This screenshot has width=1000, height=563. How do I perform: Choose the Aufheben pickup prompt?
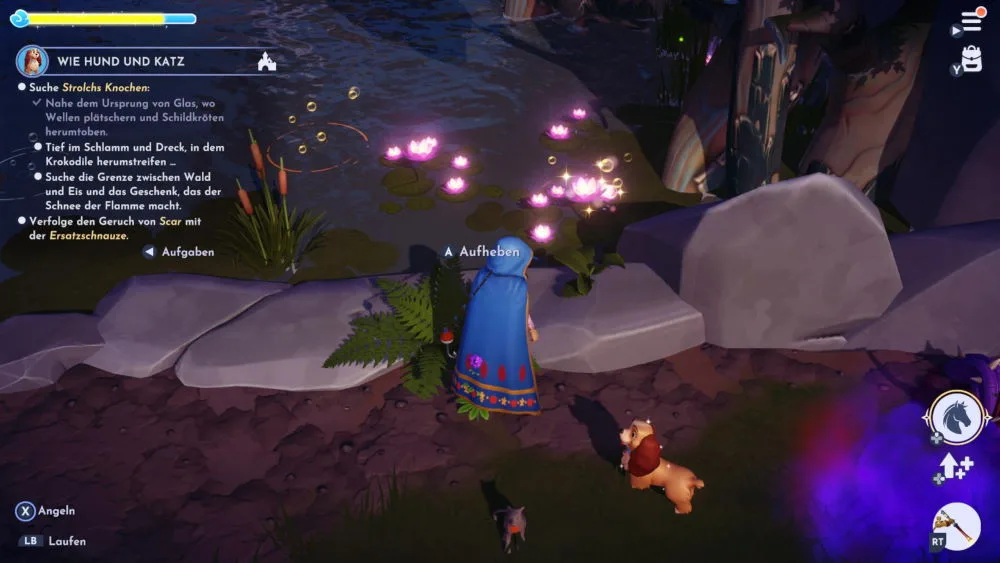coord(489,252)
